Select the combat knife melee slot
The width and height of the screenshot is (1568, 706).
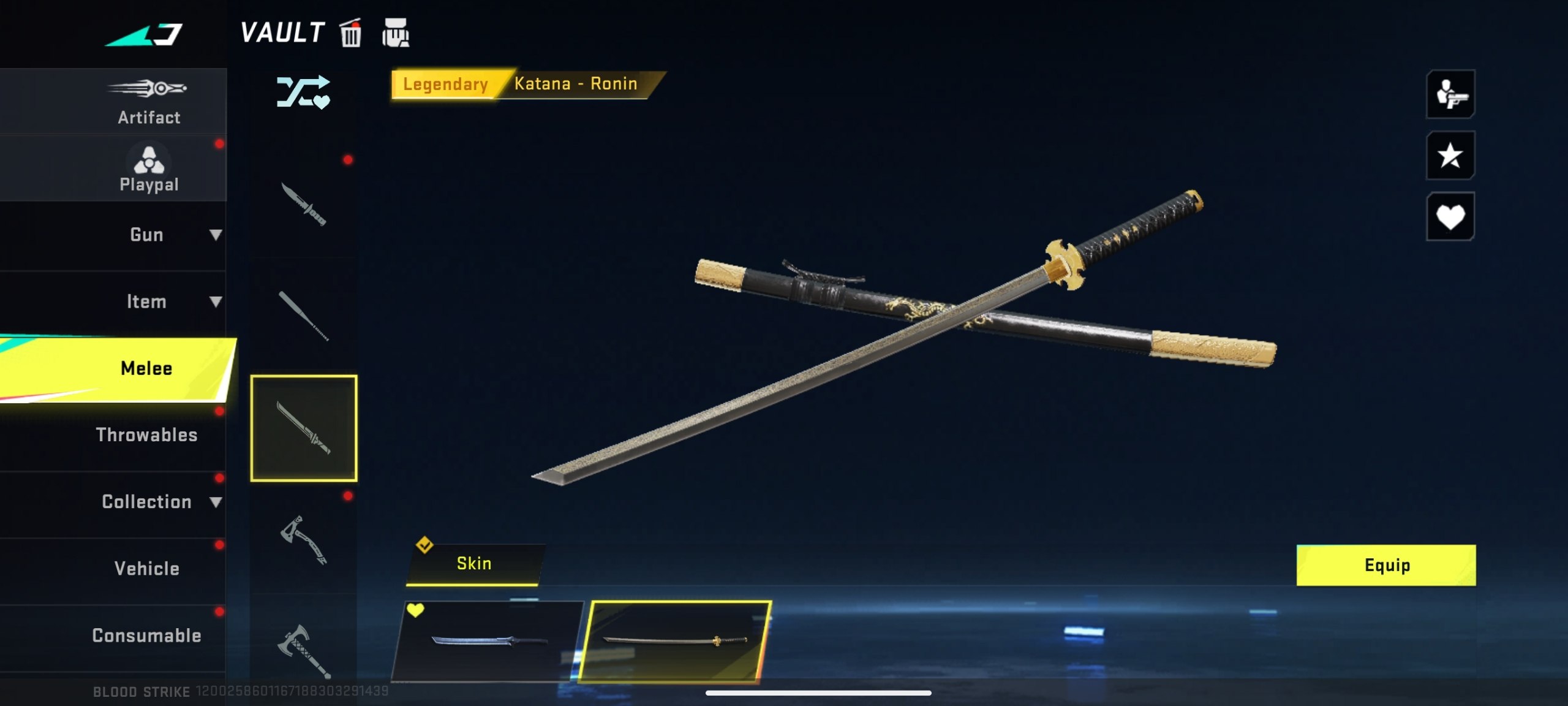pyautogui.click(x=303, y=205)
